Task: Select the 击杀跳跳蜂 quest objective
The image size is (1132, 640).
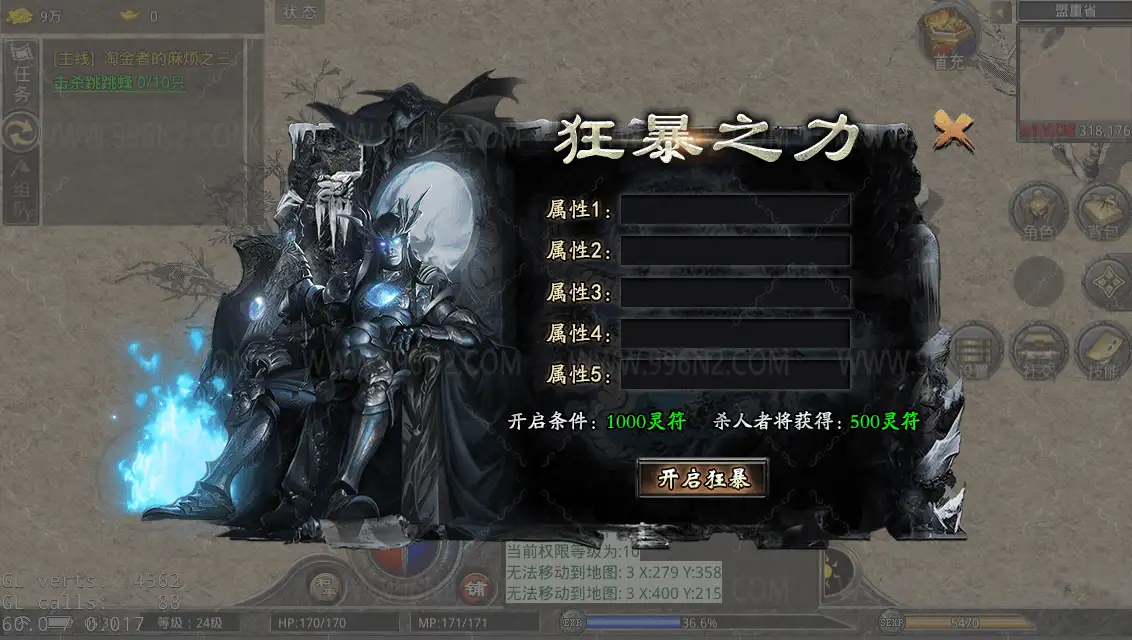Action: [120, 83]
